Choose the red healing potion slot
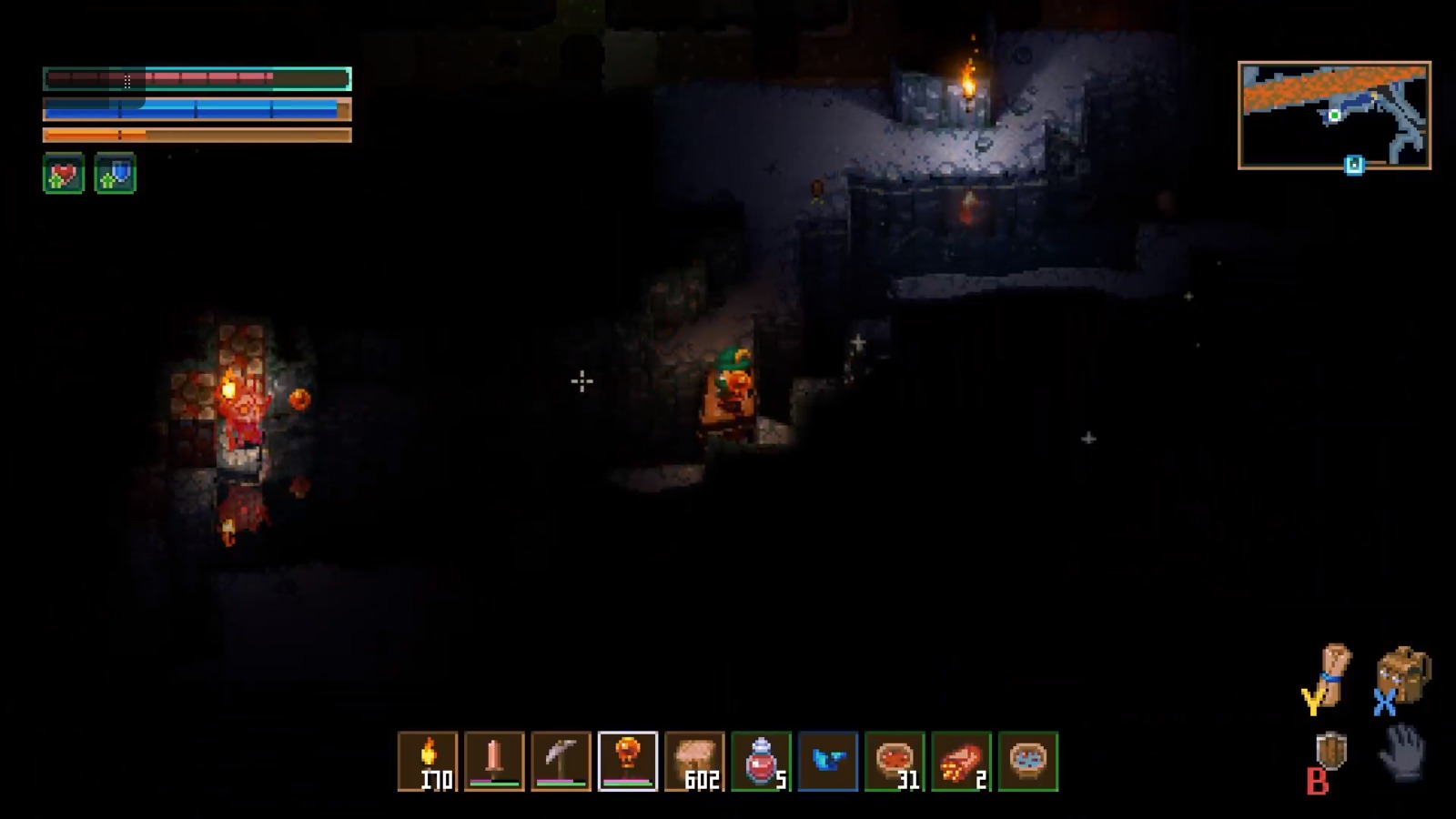This screenshot has height=819, width=1456. coord(761,761)
